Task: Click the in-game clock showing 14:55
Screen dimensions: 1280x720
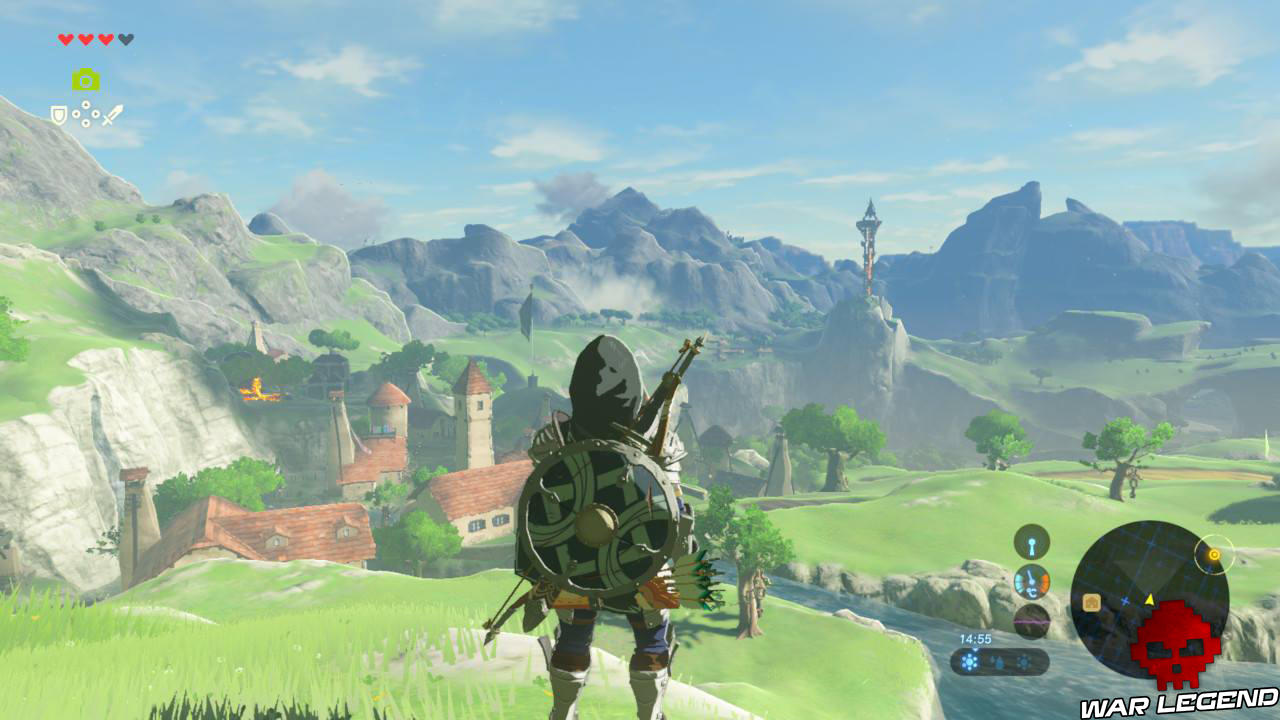Action: point(976,639)
